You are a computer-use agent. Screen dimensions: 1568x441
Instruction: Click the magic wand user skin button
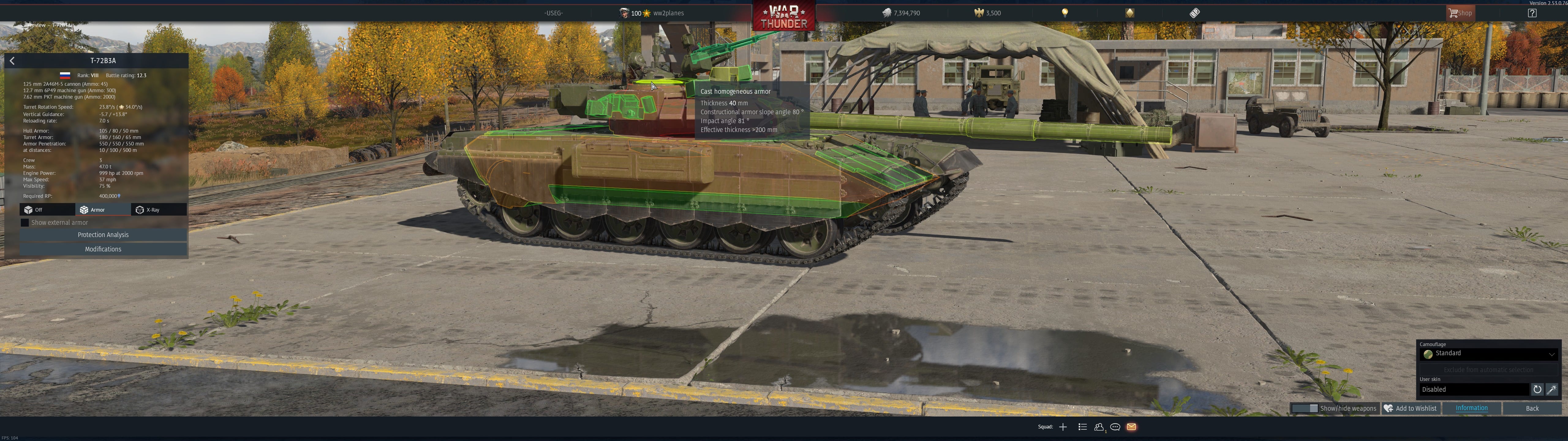click(x=1552, y=390)
